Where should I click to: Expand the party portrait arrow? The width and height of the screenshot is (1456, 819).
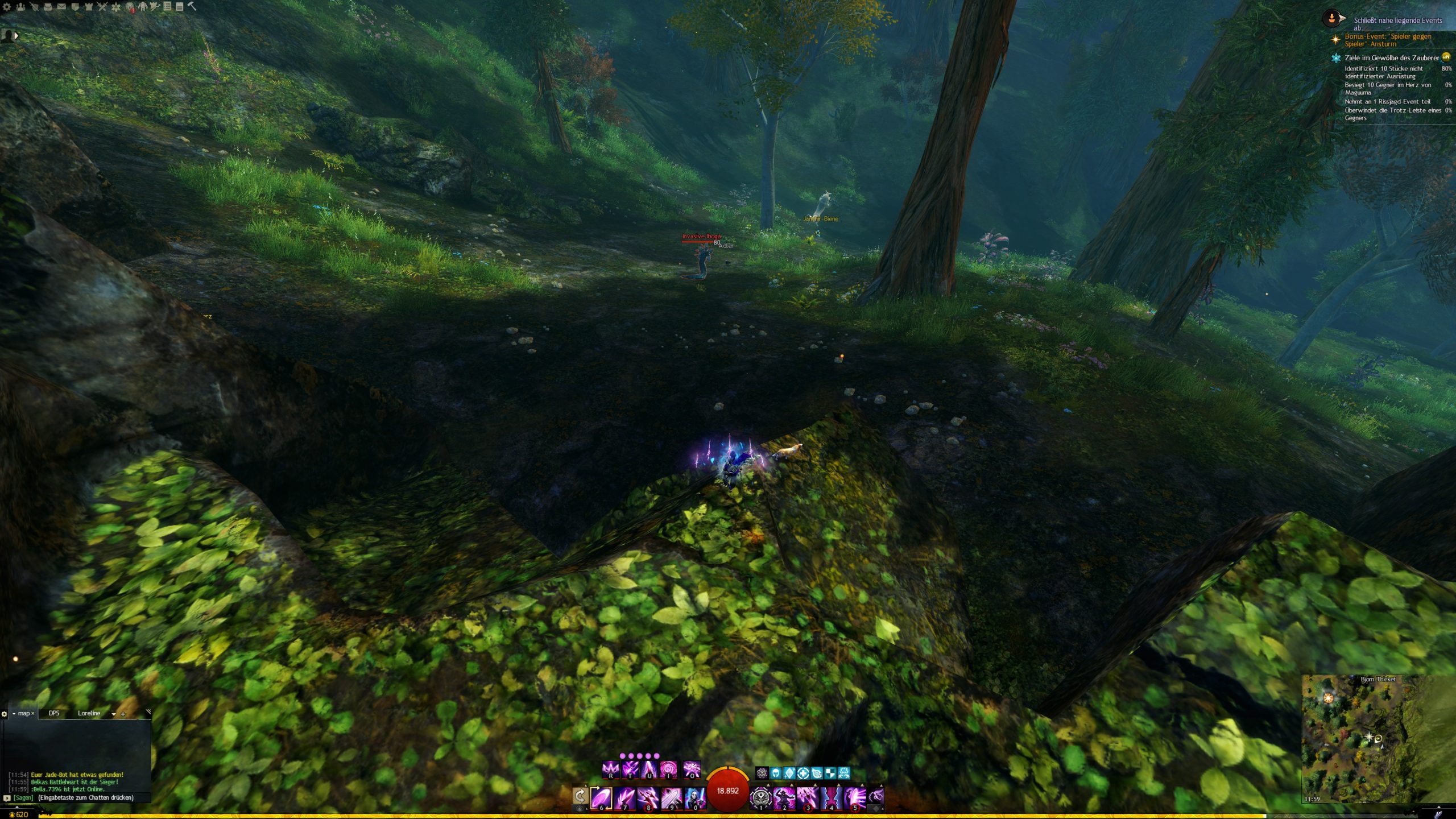click(x=16, y=36)
